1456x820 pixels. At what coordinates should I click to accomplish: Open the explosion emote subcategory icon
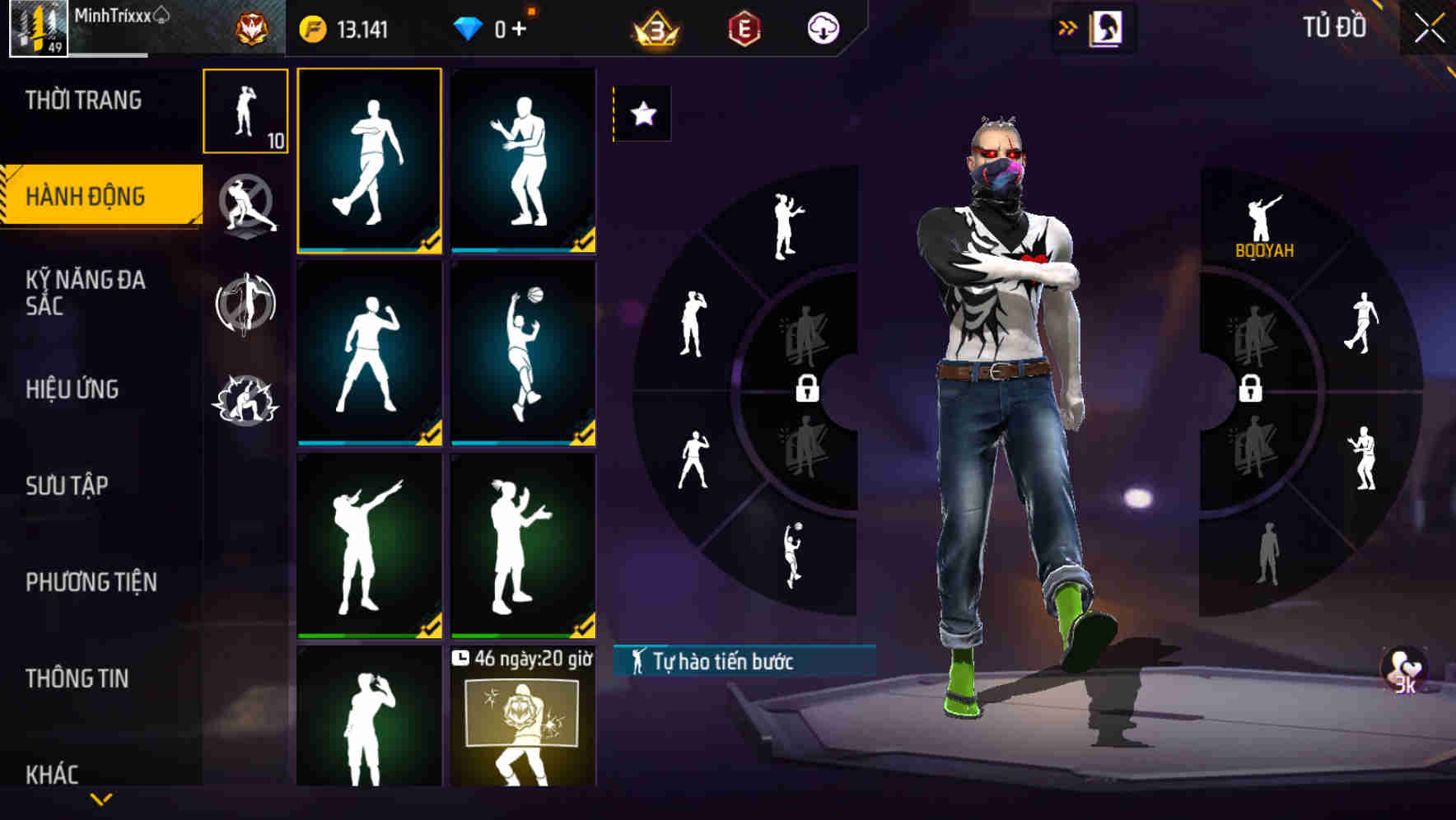coord(247,401)
